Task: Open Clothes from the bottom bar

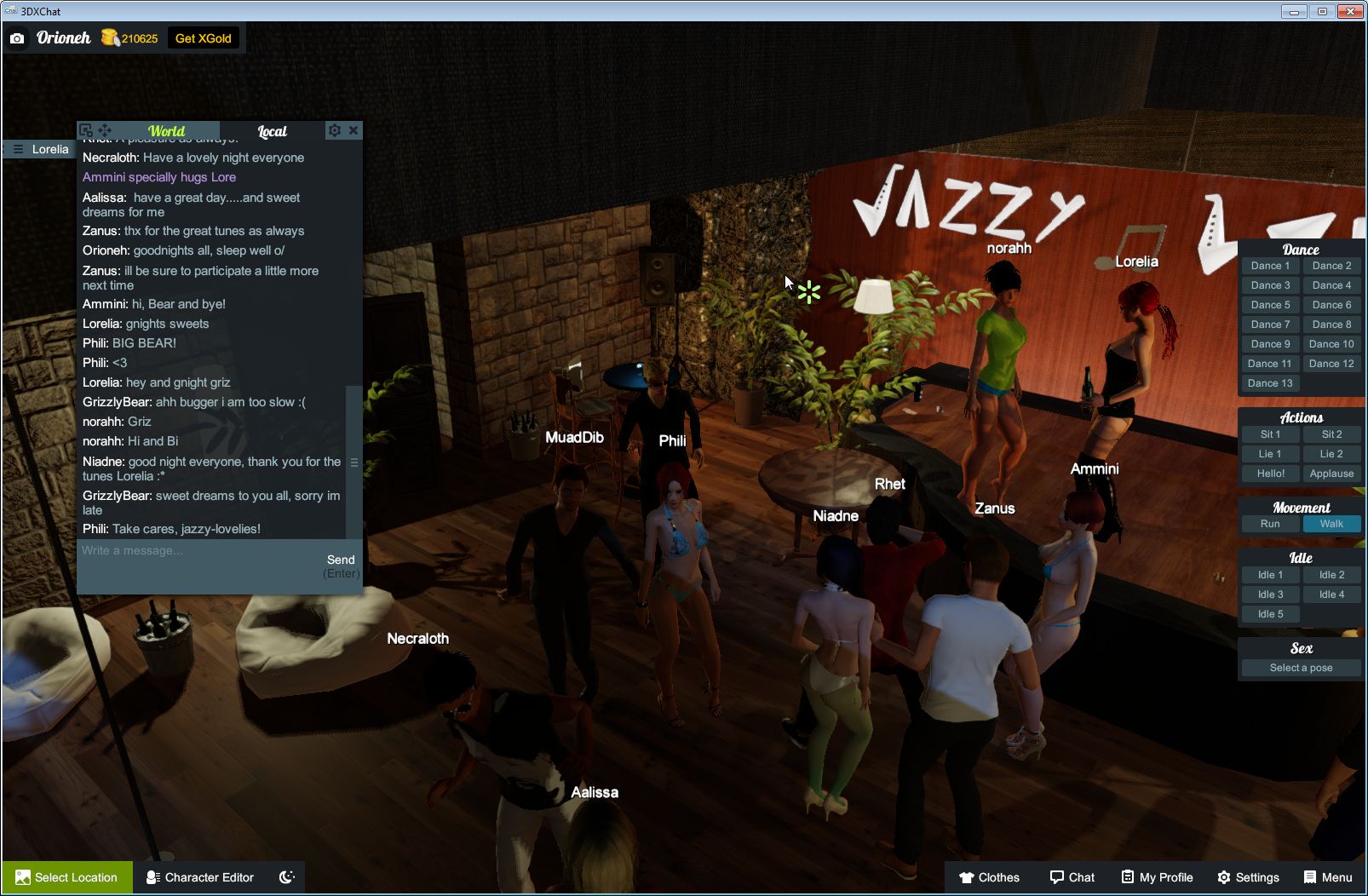Action: coord(991,877)
